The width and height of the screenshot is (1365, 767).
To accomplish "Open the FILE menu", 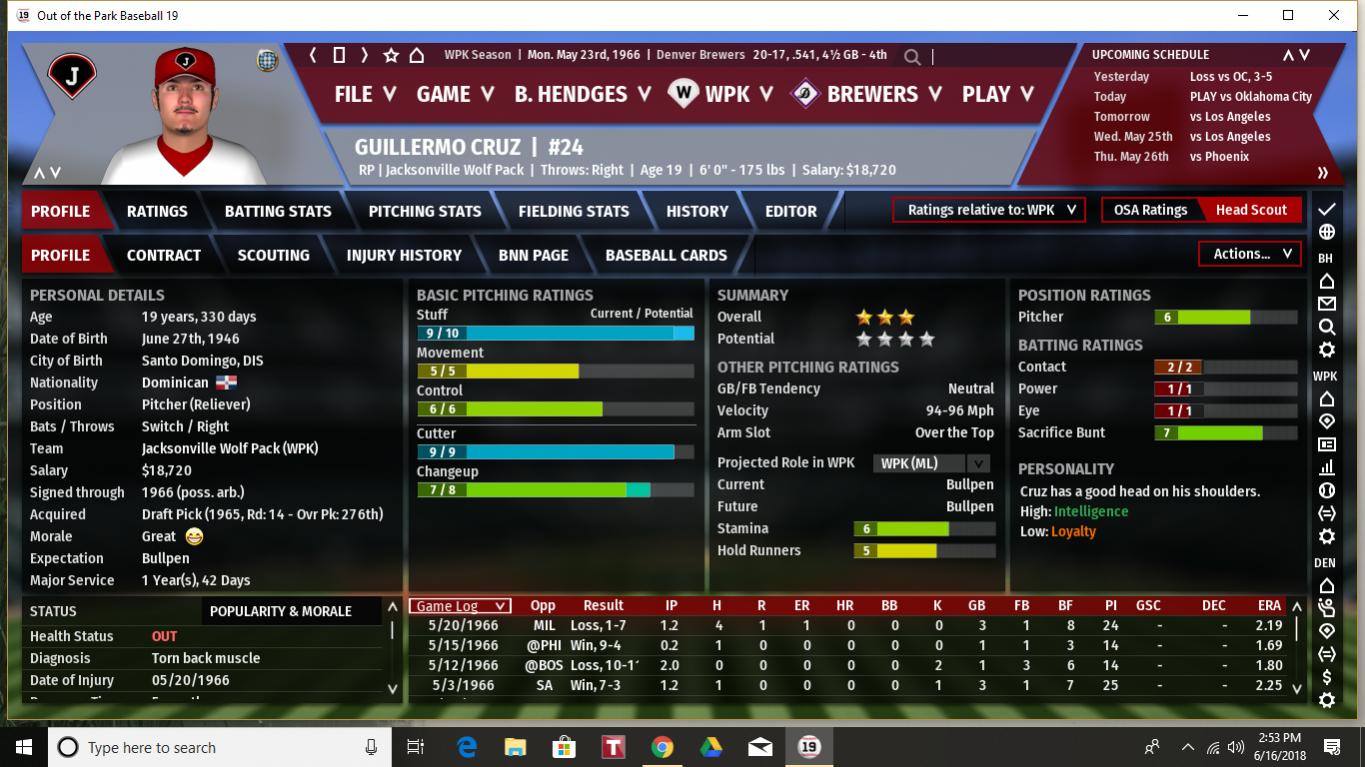I will [x=365, y=94].
